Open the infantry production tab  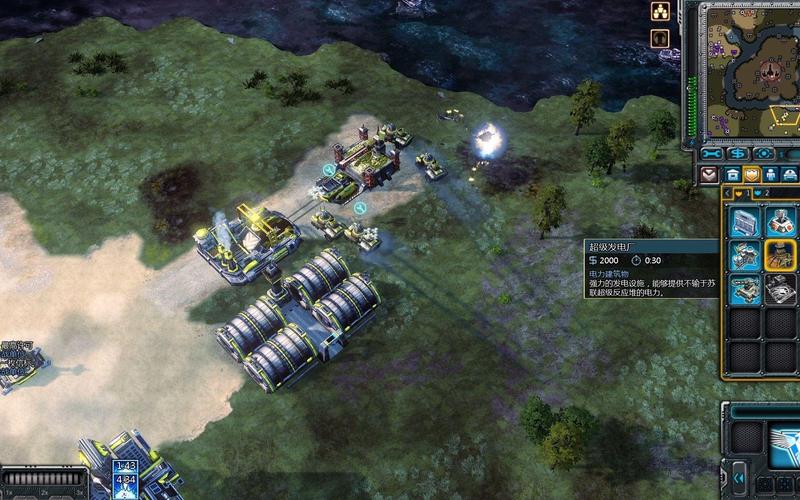(772, 174)
